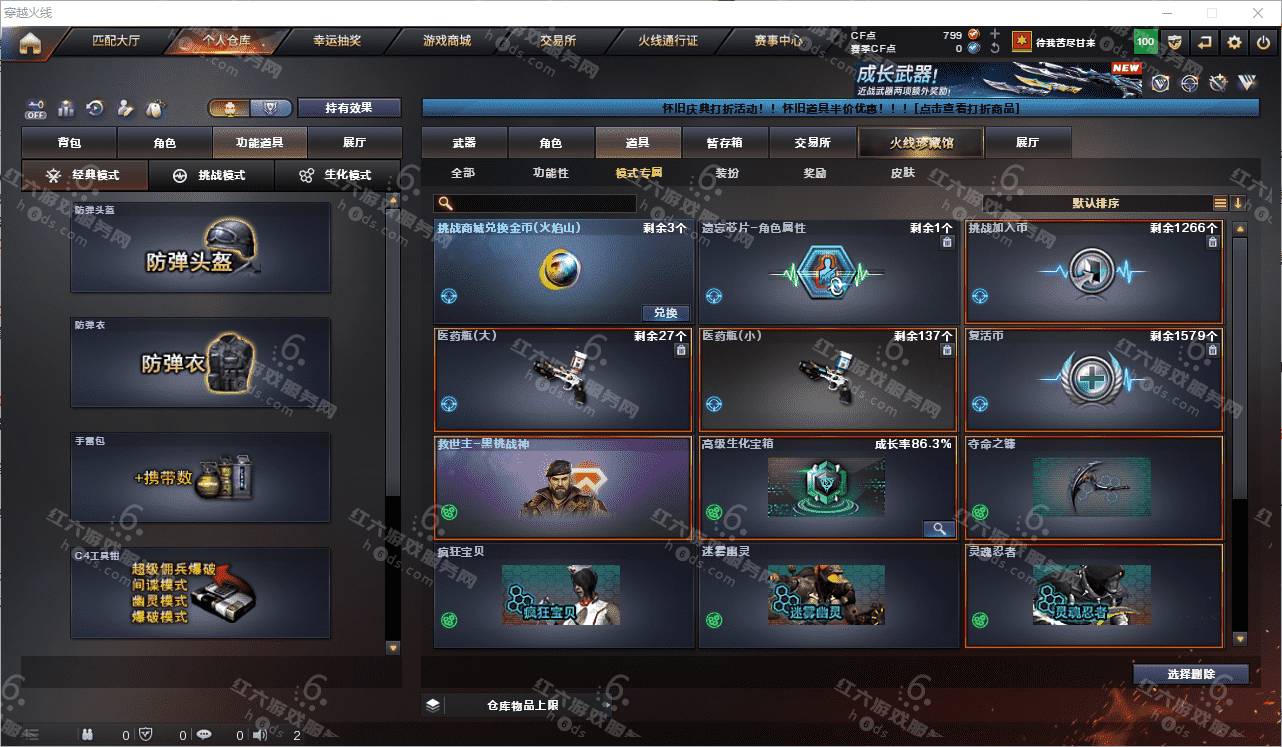Close the game window
This screenshot has height=747, width=1282.
1259,13
